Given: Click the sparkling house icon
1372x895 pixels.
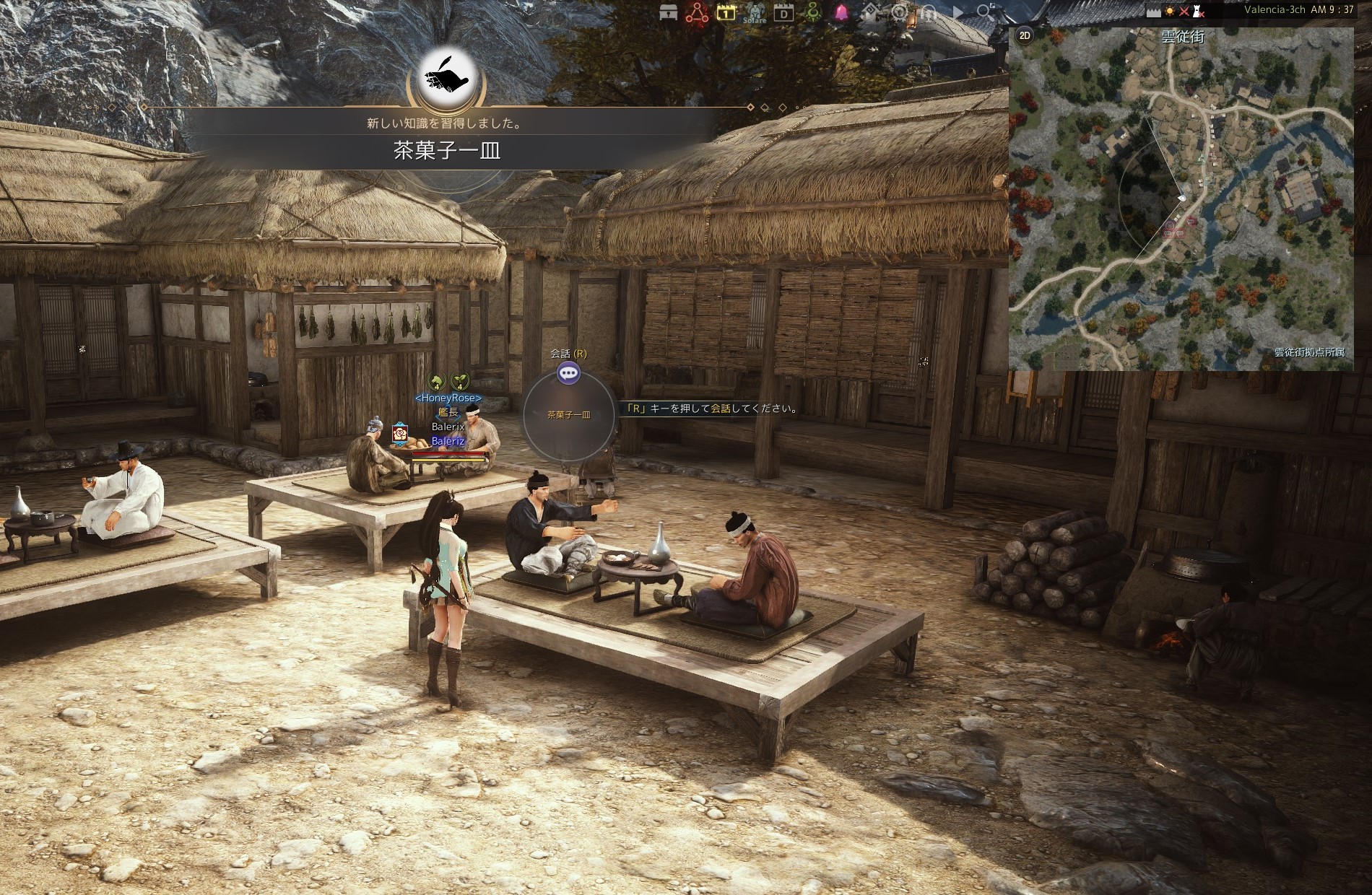Looking at the screenshot, I should click(872, 12).
